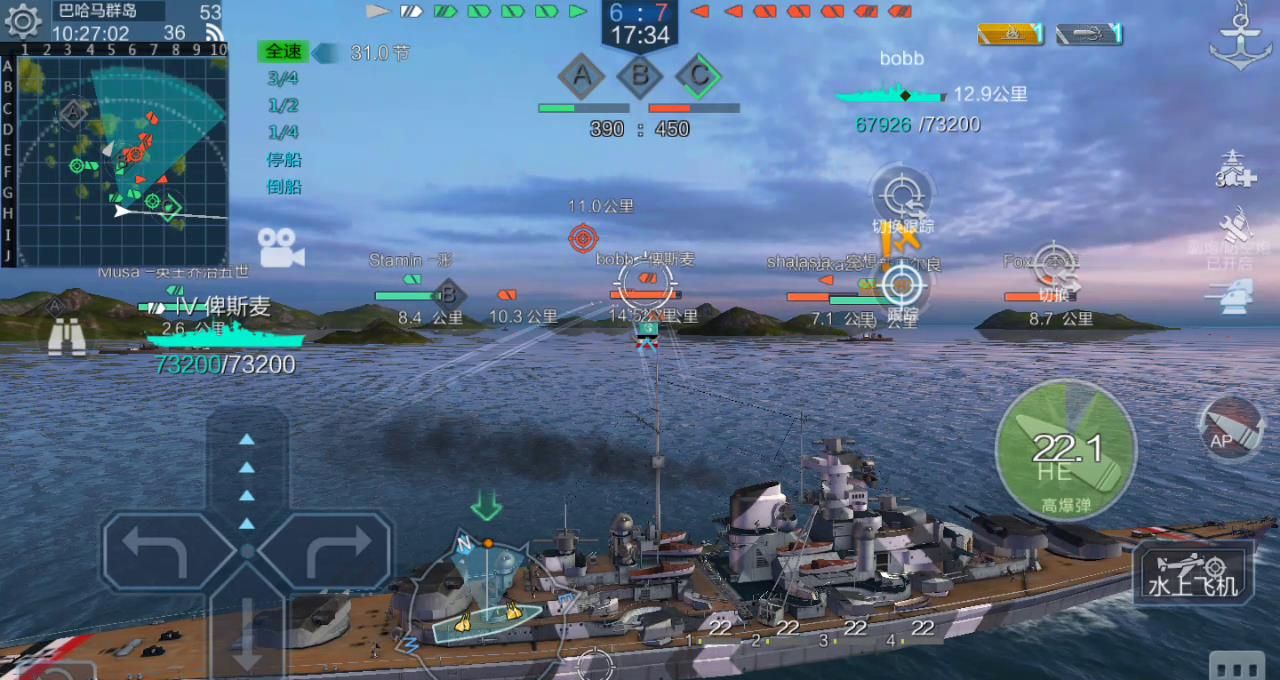Activate the binoculars zoom view
Screen dimensions: 1280x680
(67, 337)
